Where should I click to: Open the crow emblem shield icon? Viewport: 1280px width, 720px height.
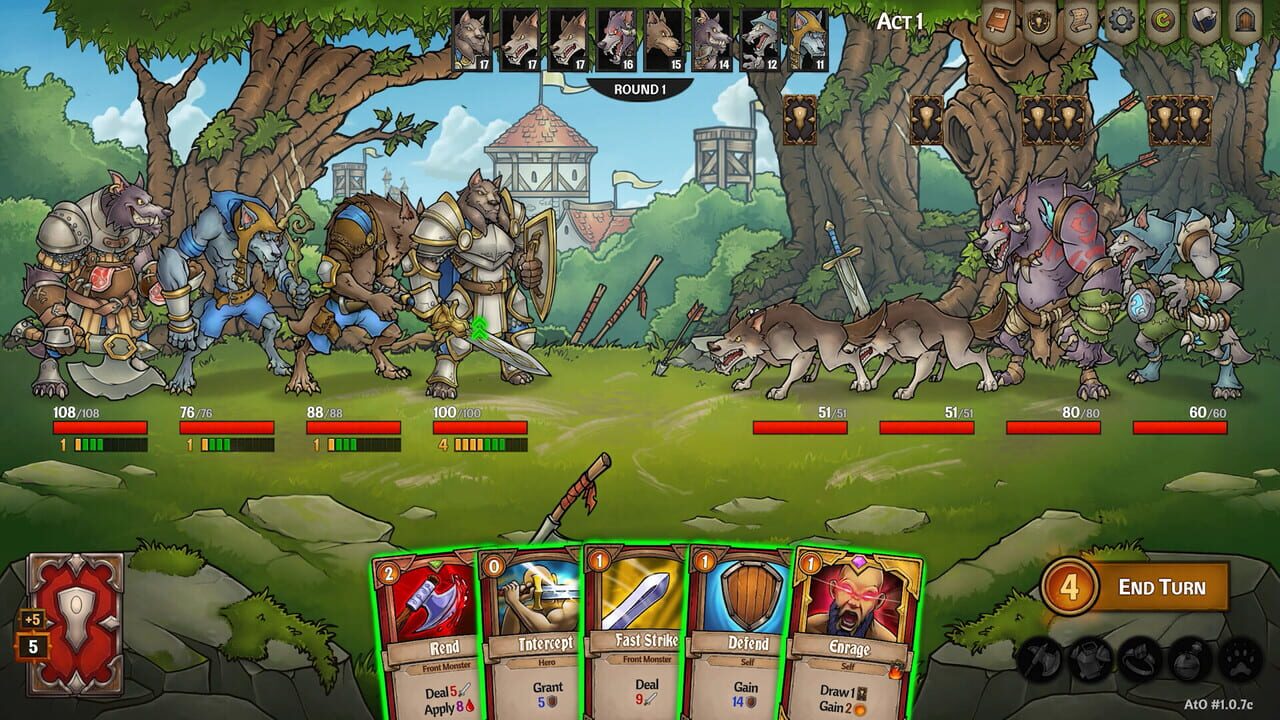pos(1039,20)
